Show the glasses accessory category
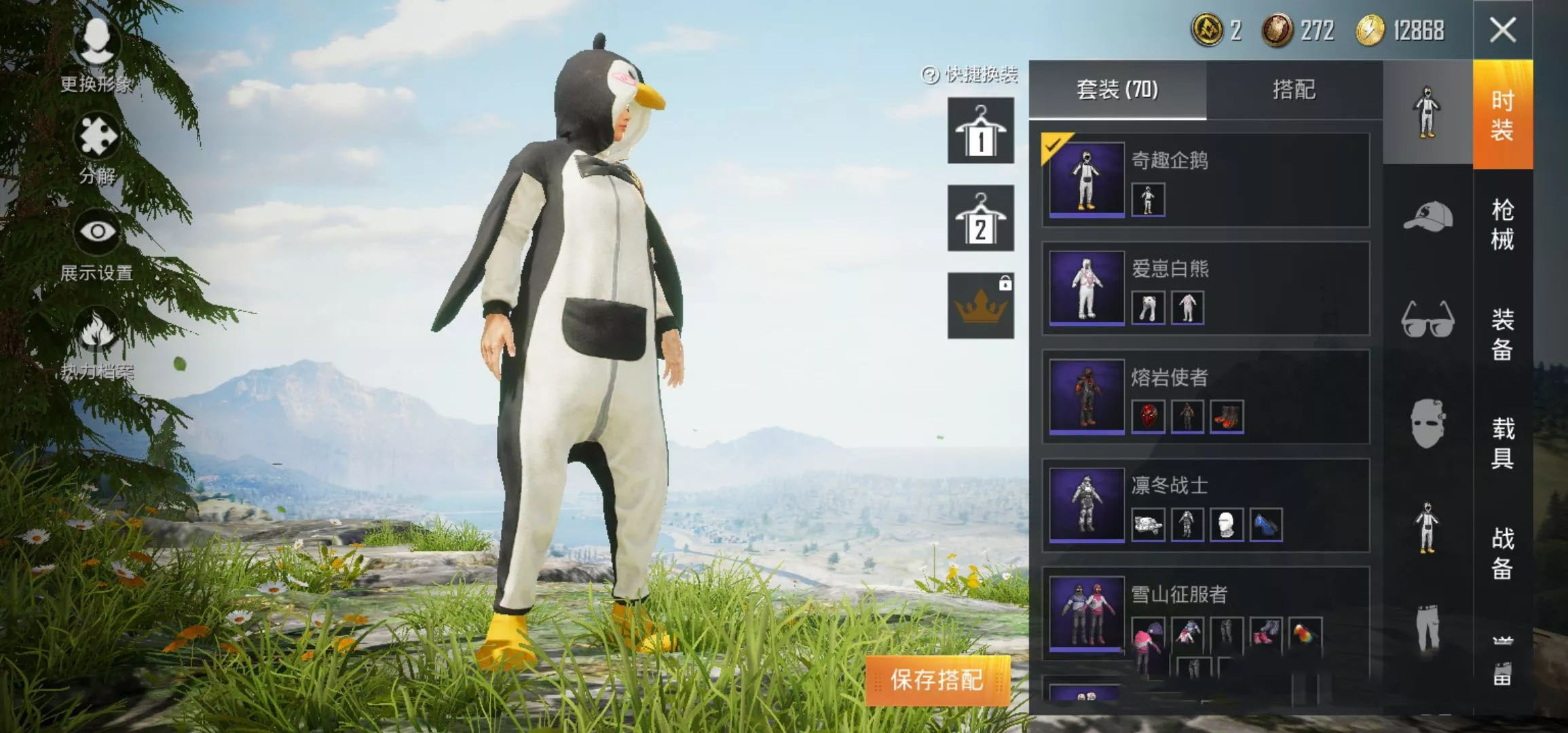Image resolution: width=1568 pixels, height=733 pixels. point(1427,319)
